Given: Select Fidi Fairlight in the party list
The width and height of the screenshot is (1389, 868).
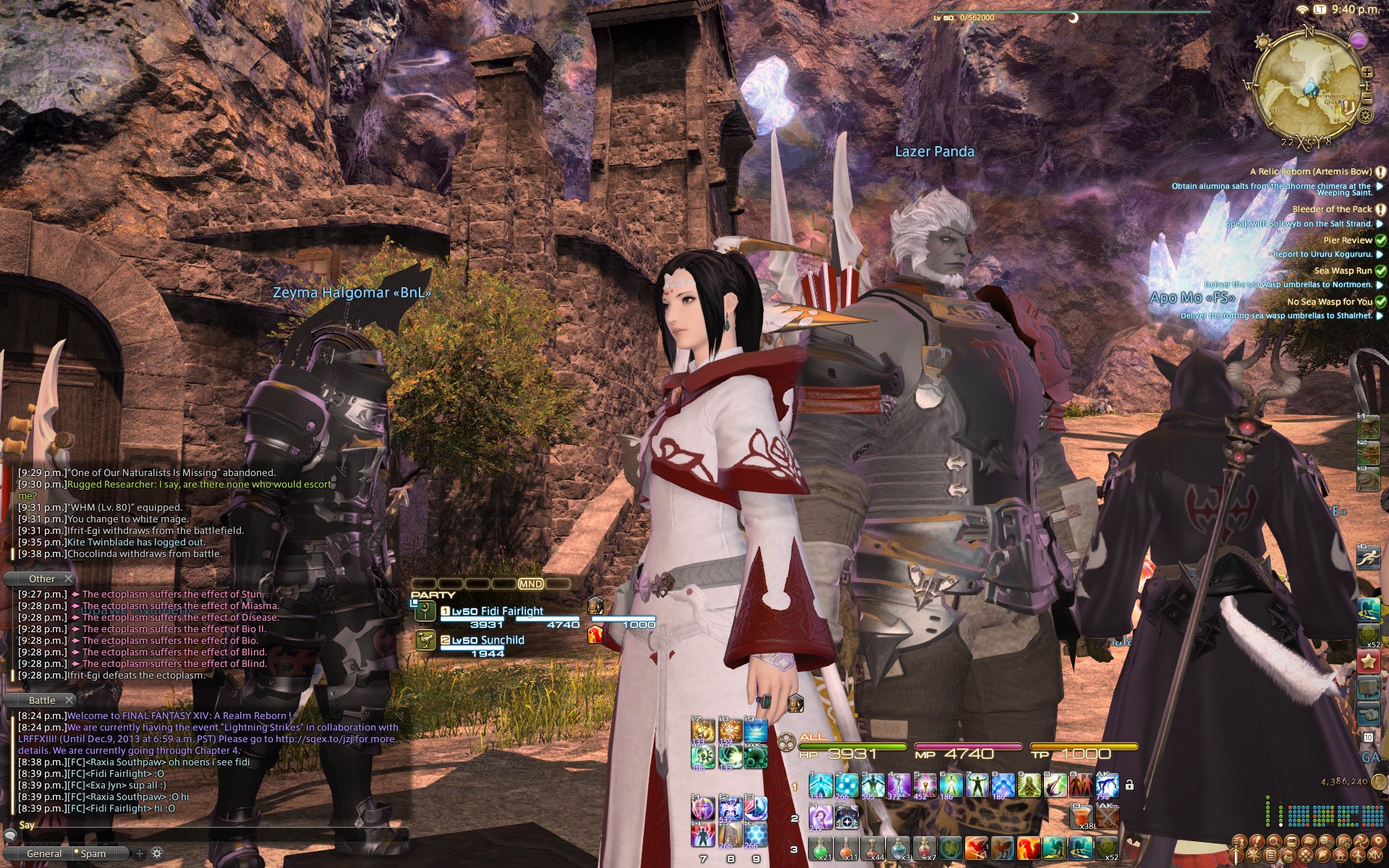Looking at the screenshot, I should coord(496,611).
